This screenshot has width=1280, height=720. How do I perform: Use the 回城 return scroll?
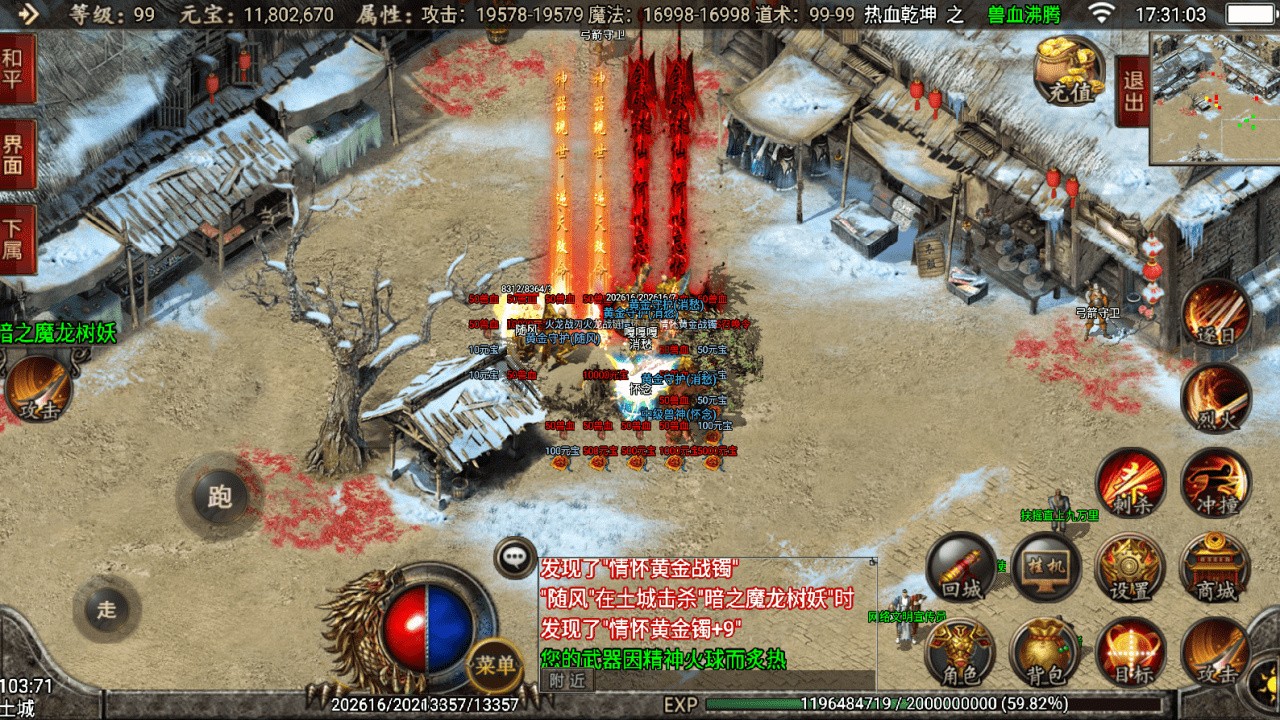[961, 567]
